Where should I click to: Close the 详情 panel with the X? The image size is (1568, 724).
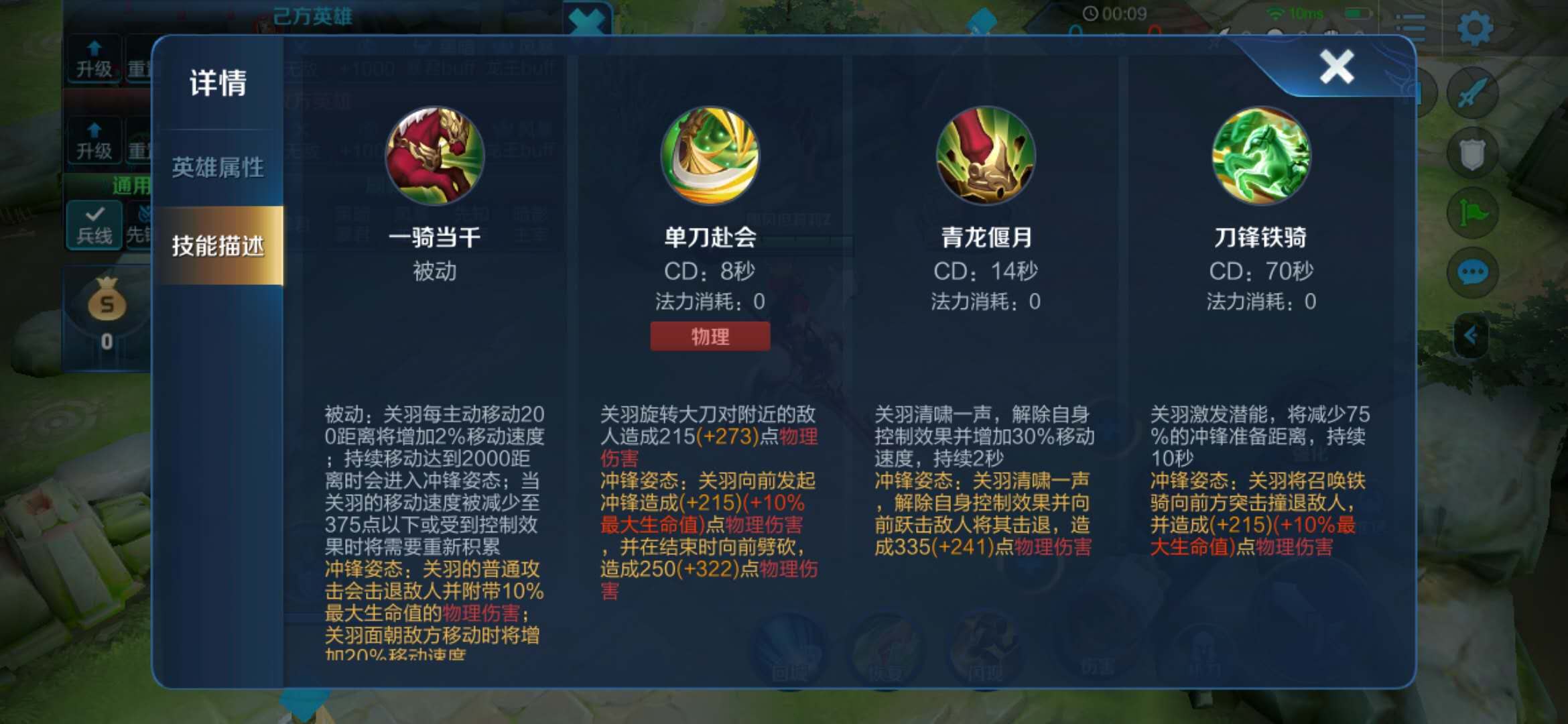1335,67
